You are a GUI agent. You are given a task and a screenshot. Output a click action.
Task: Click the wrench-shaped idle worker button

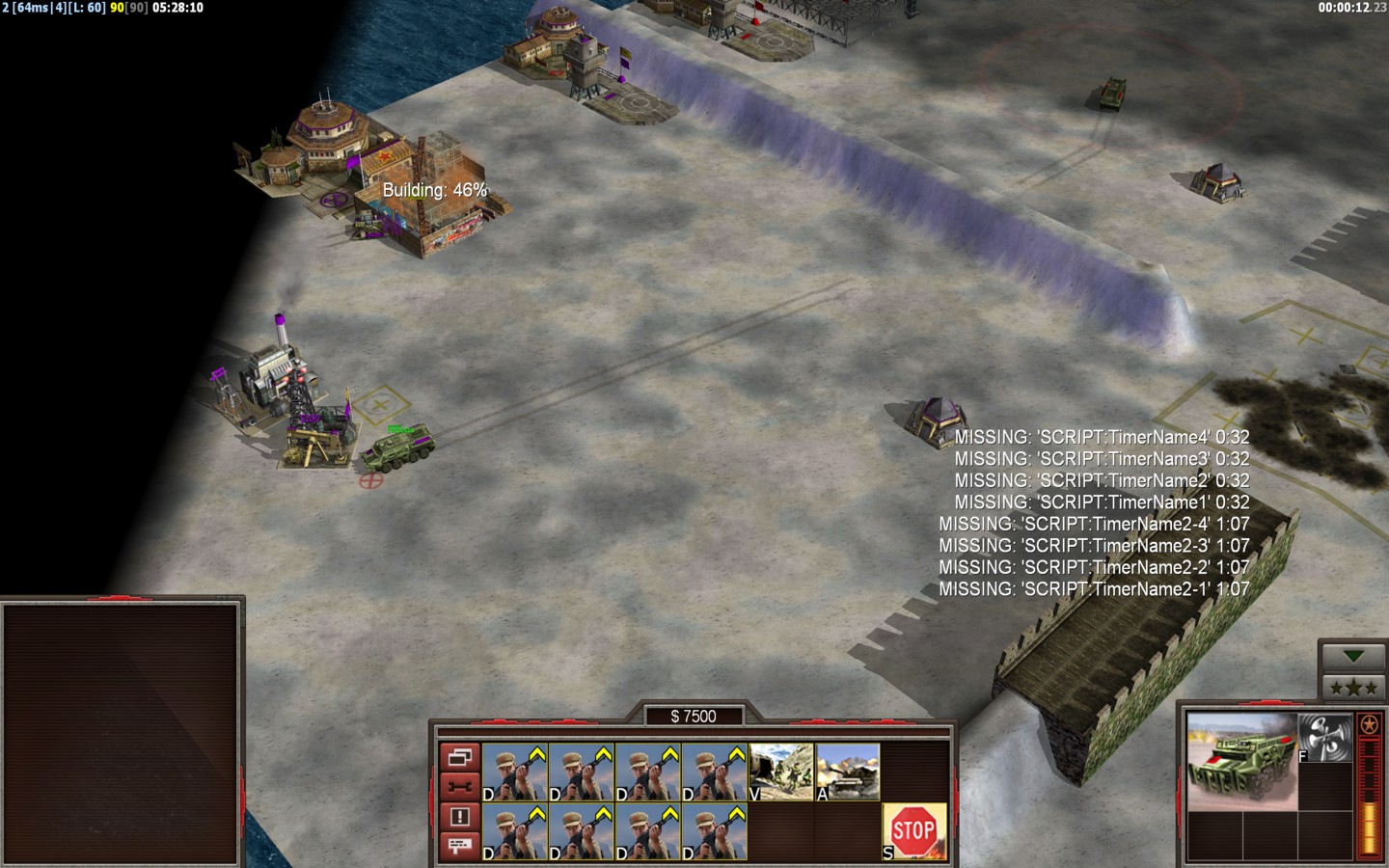[x=459, y=787]
